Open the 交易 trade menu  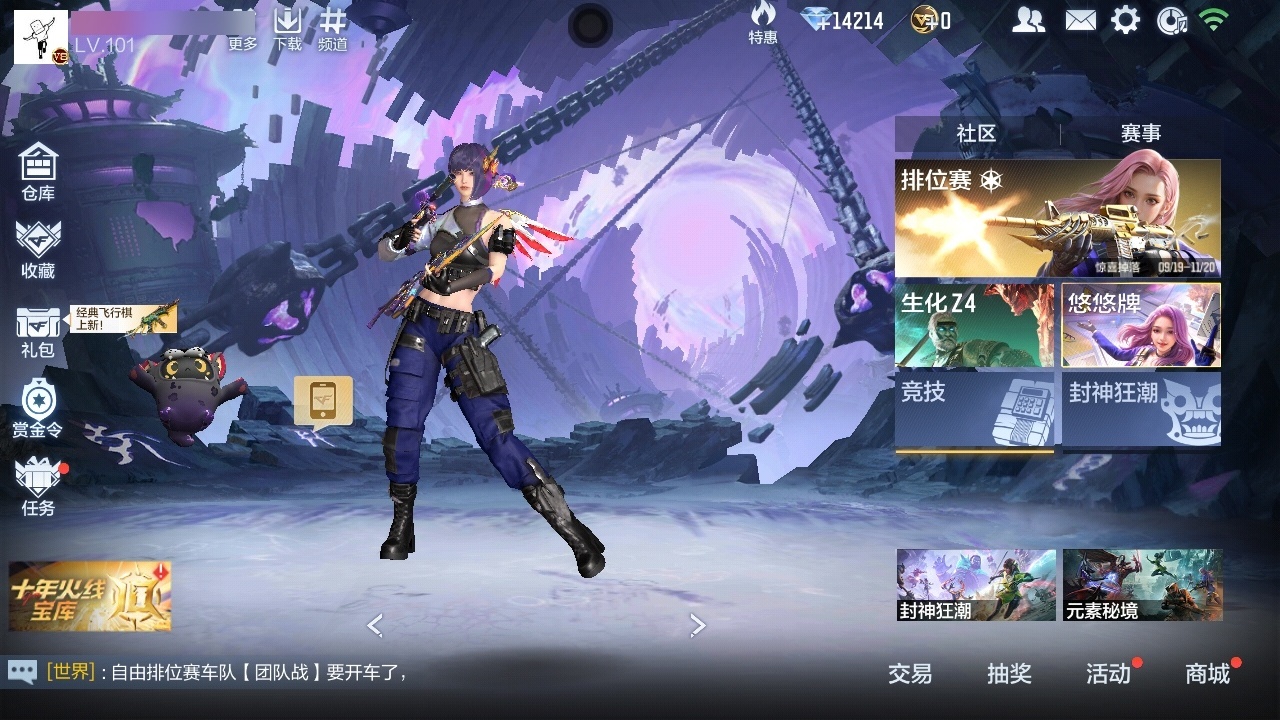coord(910,674)
